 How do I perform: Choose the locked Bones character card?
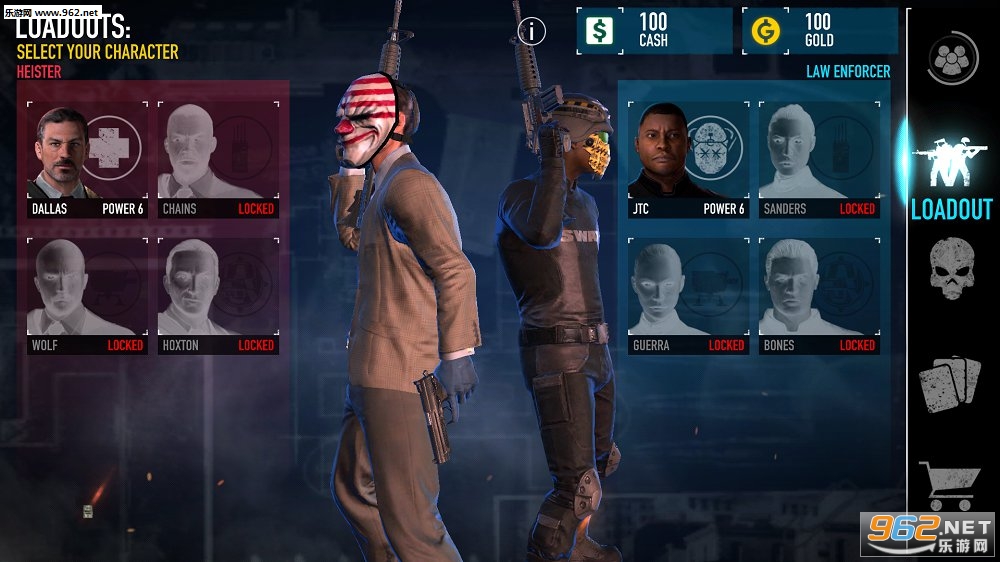pos(819,296)
